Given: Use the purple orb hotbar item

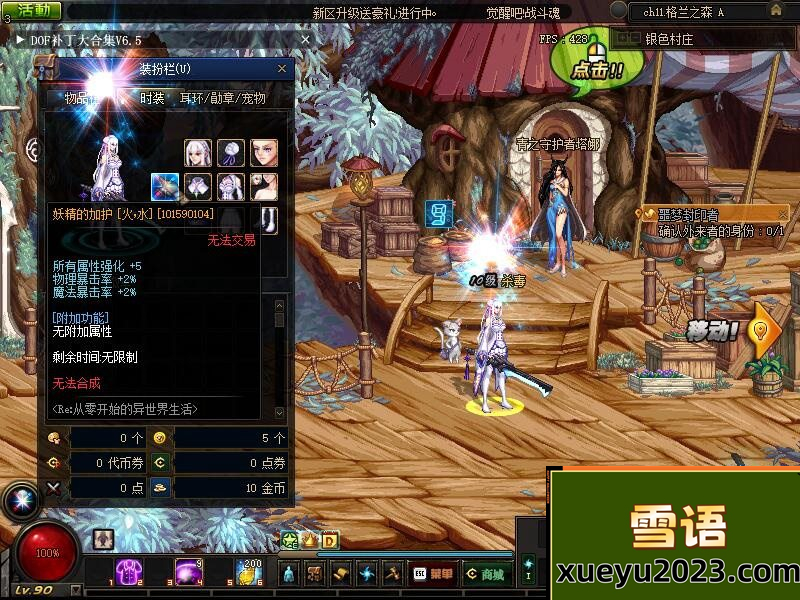Looking at the screenshot, I should 189,572.
